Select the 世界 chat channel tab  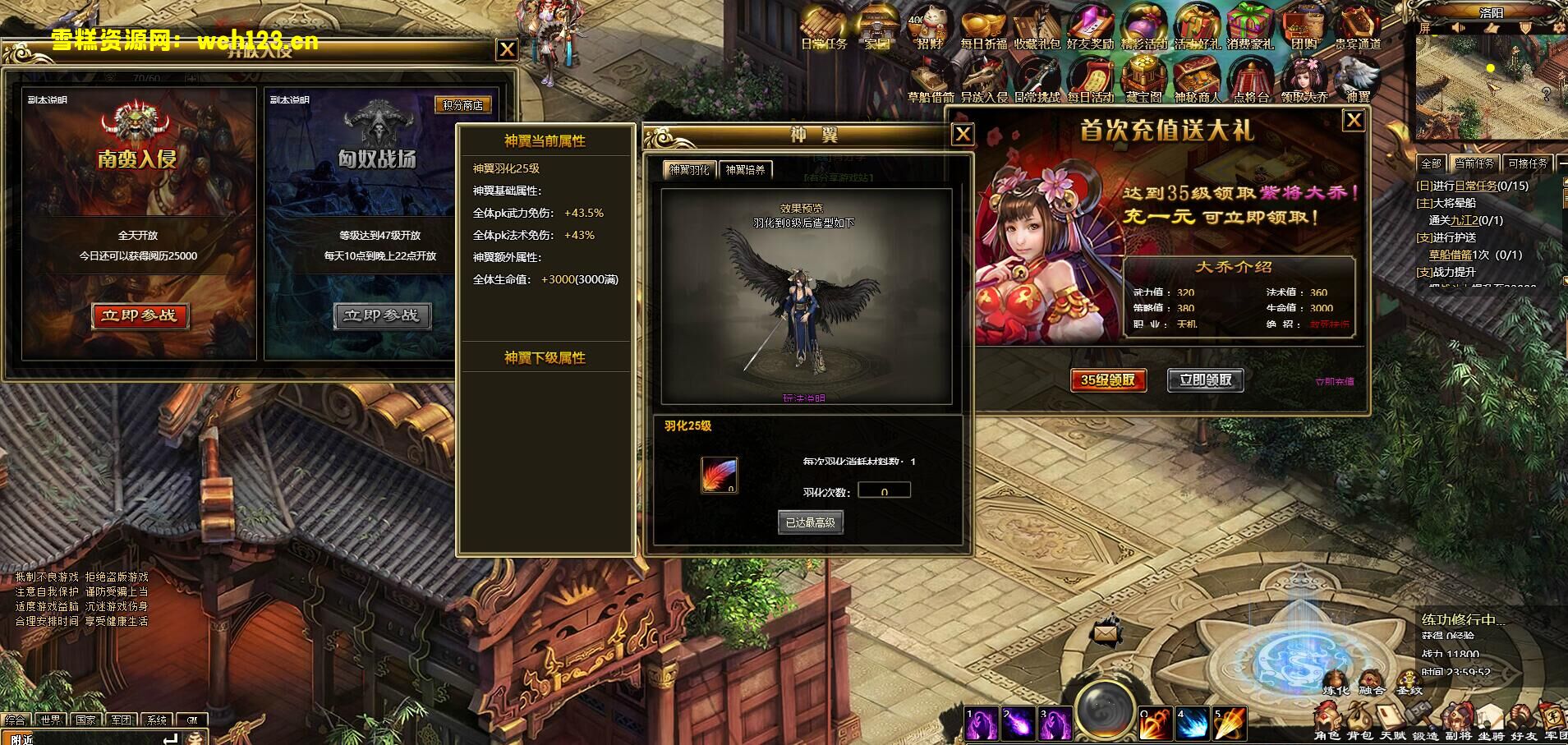[49, 719]
